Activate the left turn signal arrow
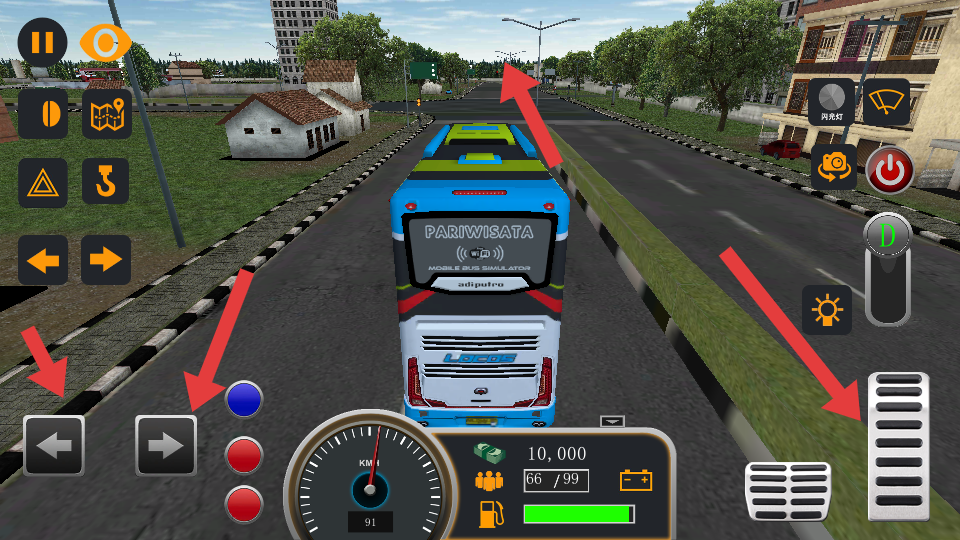 coord(43,261)
